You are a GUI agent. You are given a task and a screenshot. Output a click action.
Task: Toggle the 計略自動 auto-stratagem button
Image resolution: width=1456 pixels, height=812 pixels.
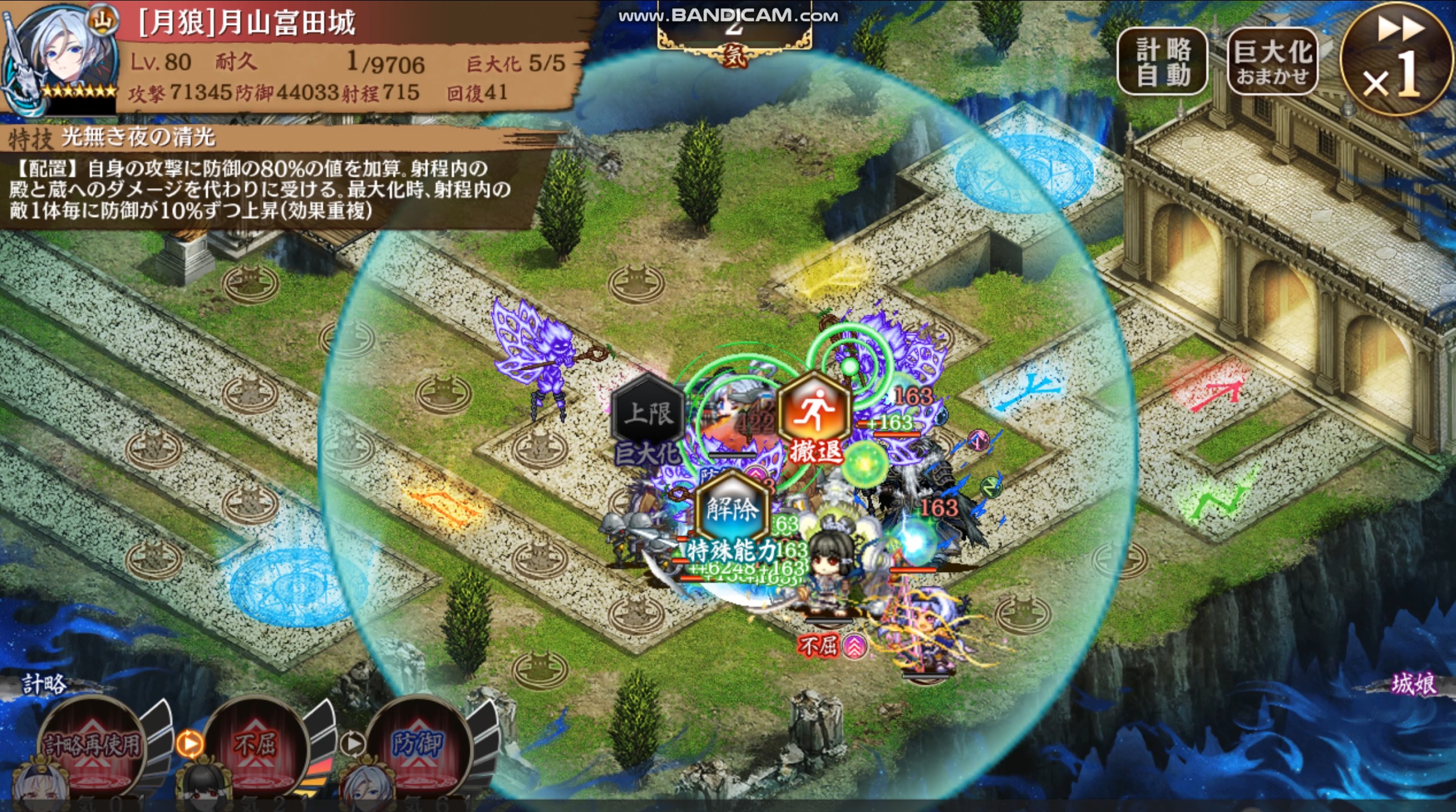pos(1163,62)
